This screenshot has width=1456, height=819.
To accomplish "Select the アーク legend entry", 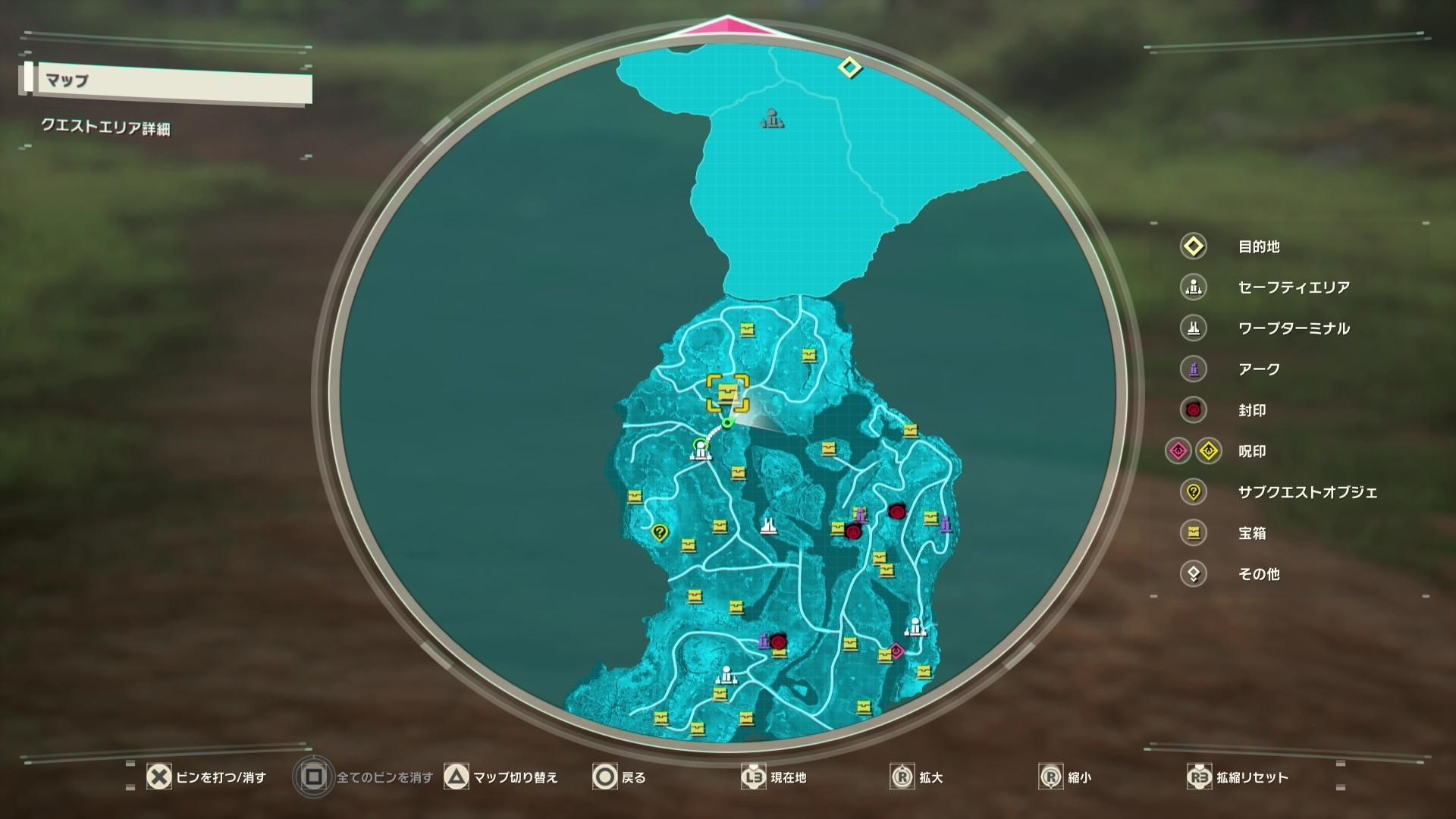I will (1259, 369).
